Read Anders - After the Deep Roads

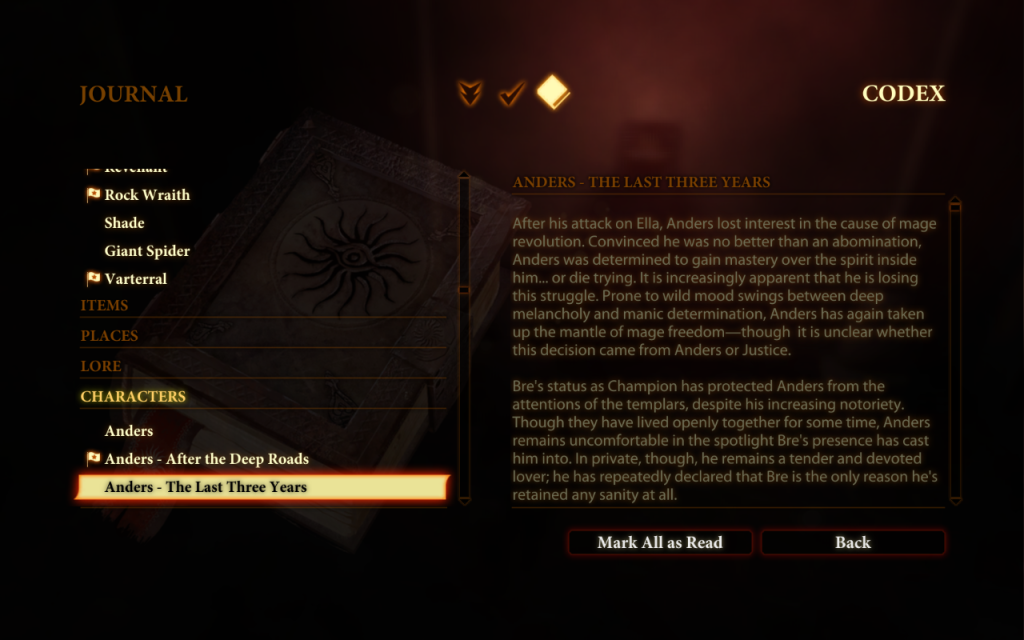point(206,459)
